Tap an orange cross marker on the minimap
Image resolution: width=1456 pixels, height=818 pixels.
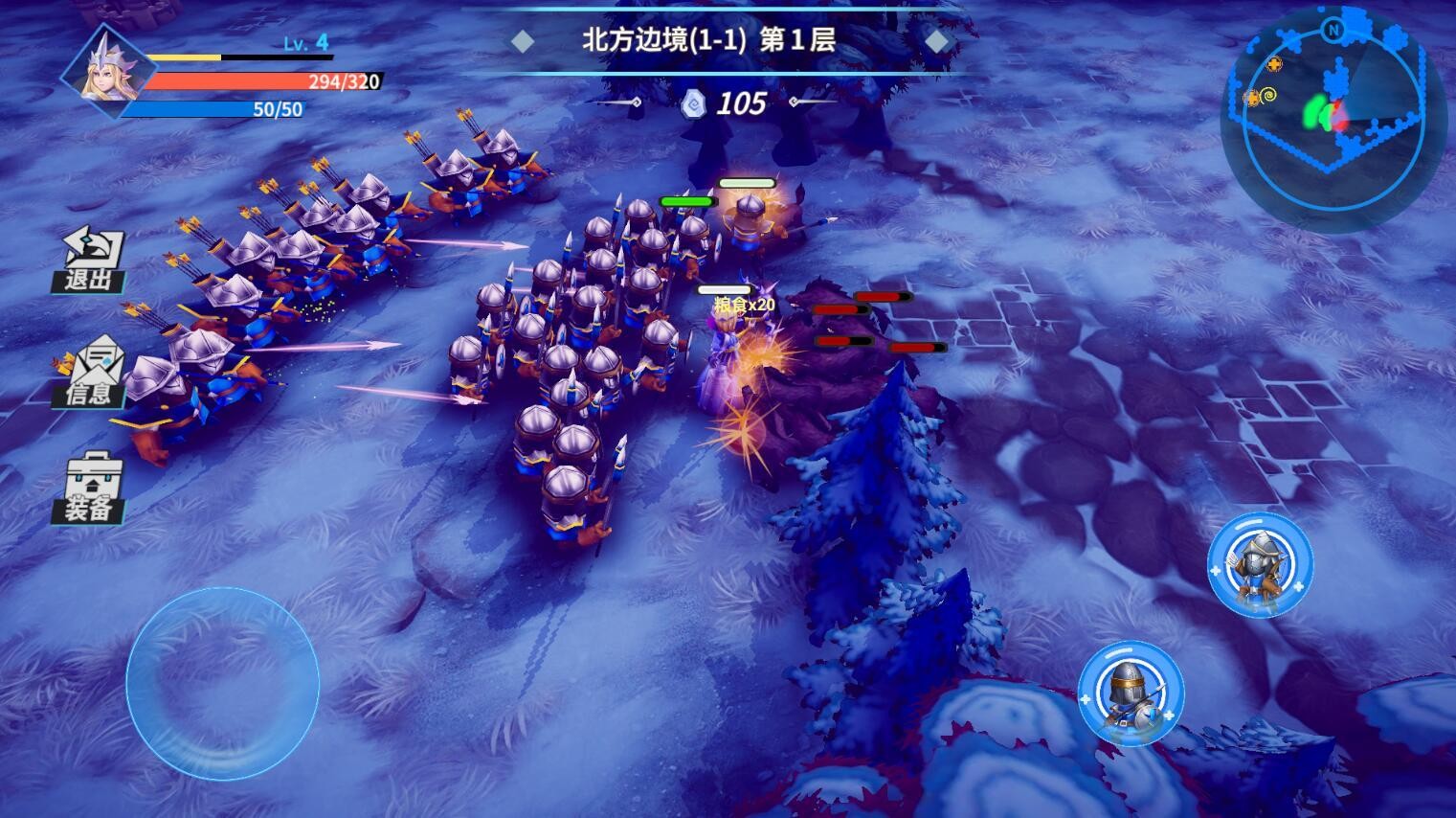[x=1274, y=64]
